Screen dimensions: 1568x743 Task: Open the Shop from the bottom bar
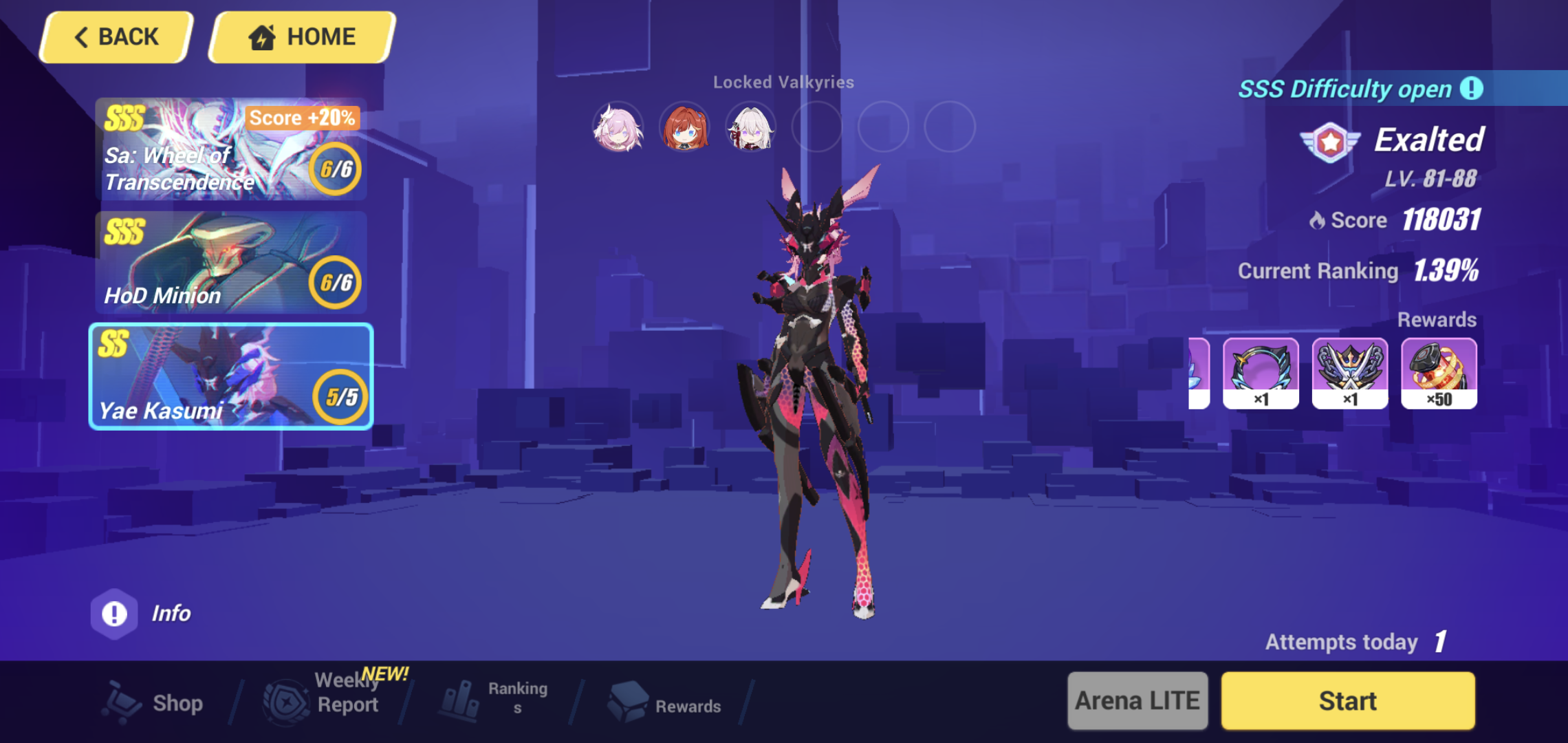pos(157,701)
